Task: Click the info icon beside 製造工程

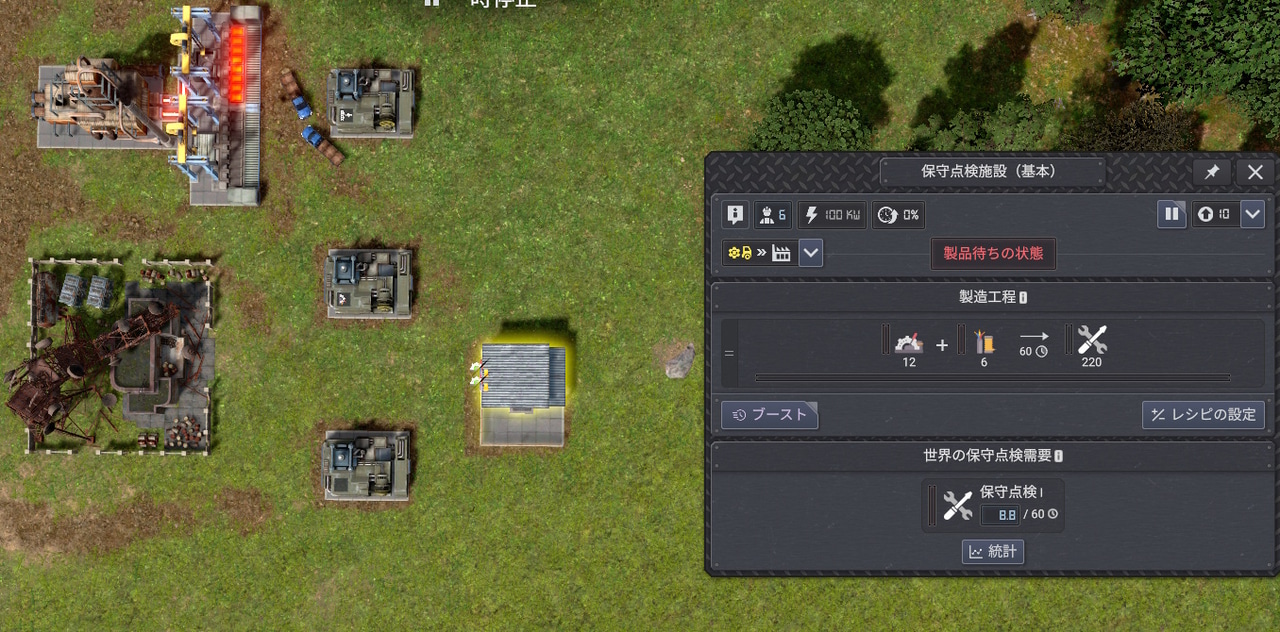Action: (1023, 298)
